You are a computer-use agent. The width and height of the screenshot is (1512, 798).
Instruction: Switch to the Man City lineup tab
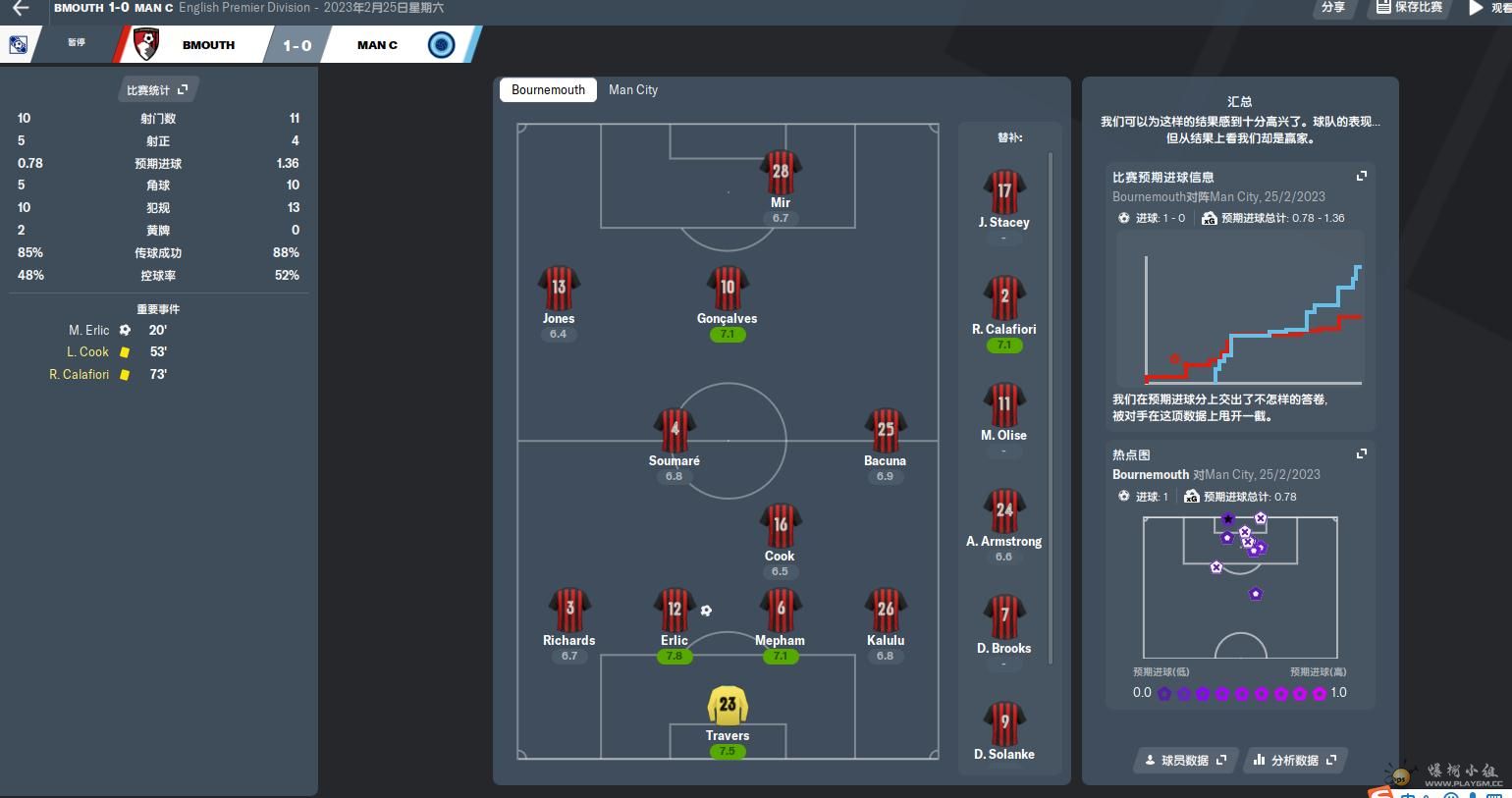point(633,89)
